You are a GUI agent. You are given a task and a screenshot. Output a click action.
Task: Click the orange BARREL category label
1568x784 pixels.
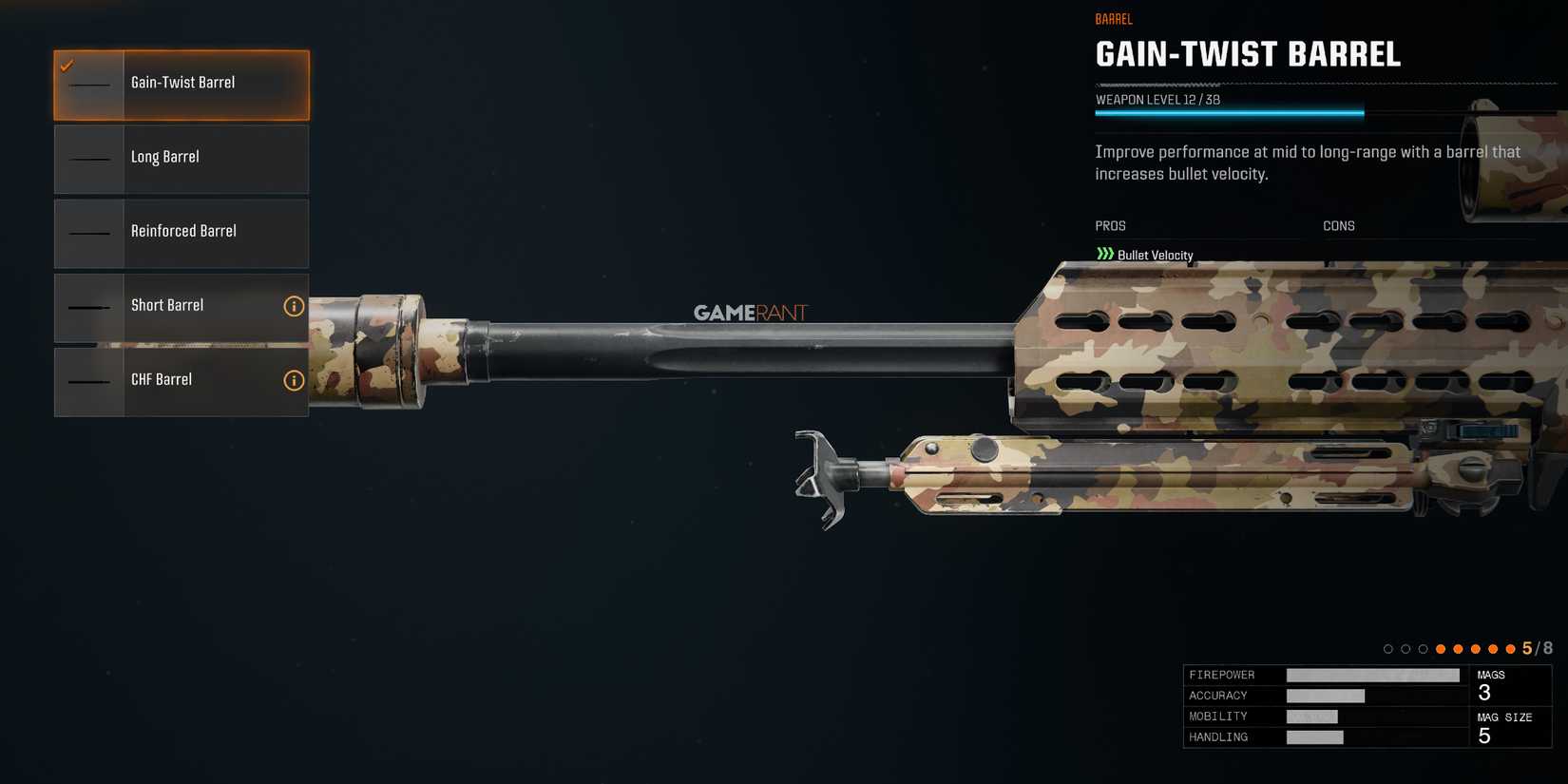point(1113,18)
